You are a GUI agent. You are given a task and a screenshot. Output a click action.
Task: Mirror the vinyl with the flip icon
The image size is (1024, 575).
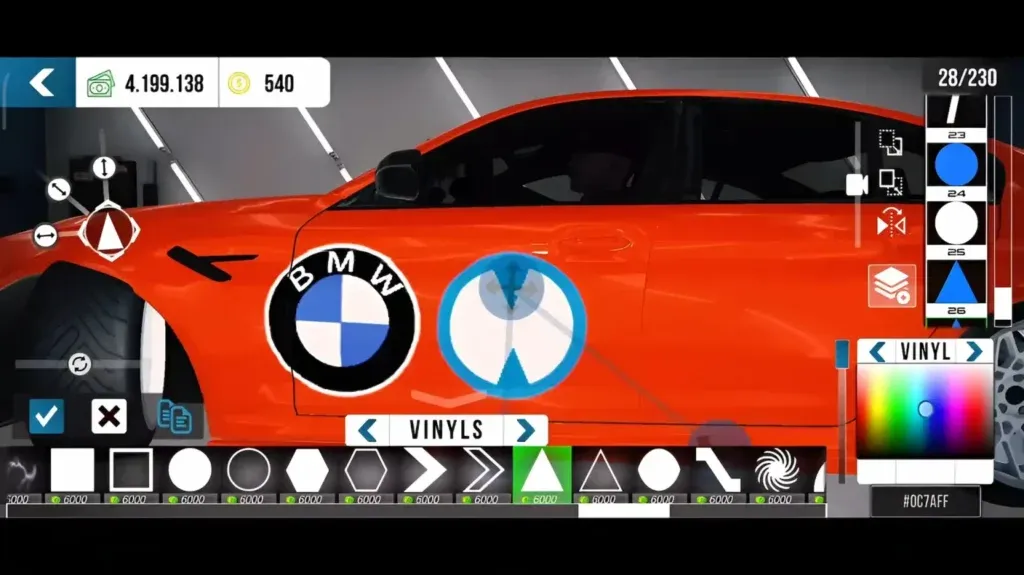(890, 225)
